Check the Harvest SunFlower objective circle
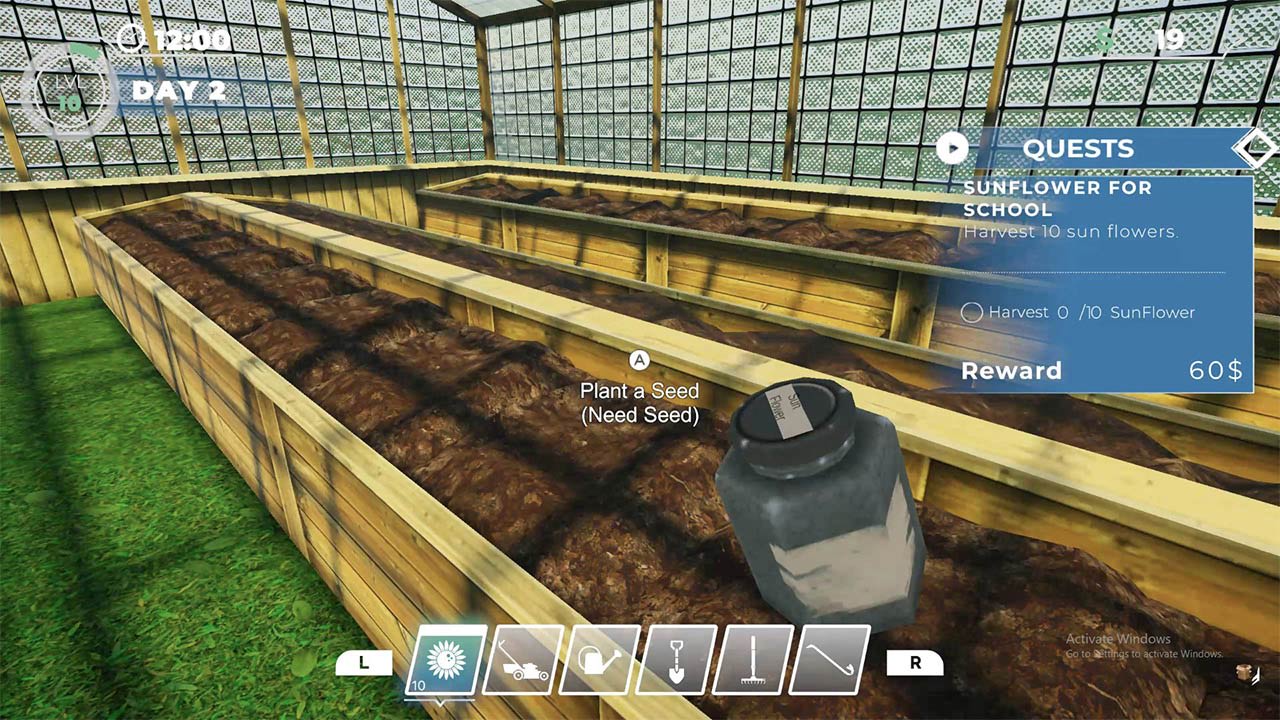Image resolution: width=1280 pixels, height=720 pixels. 971,313
